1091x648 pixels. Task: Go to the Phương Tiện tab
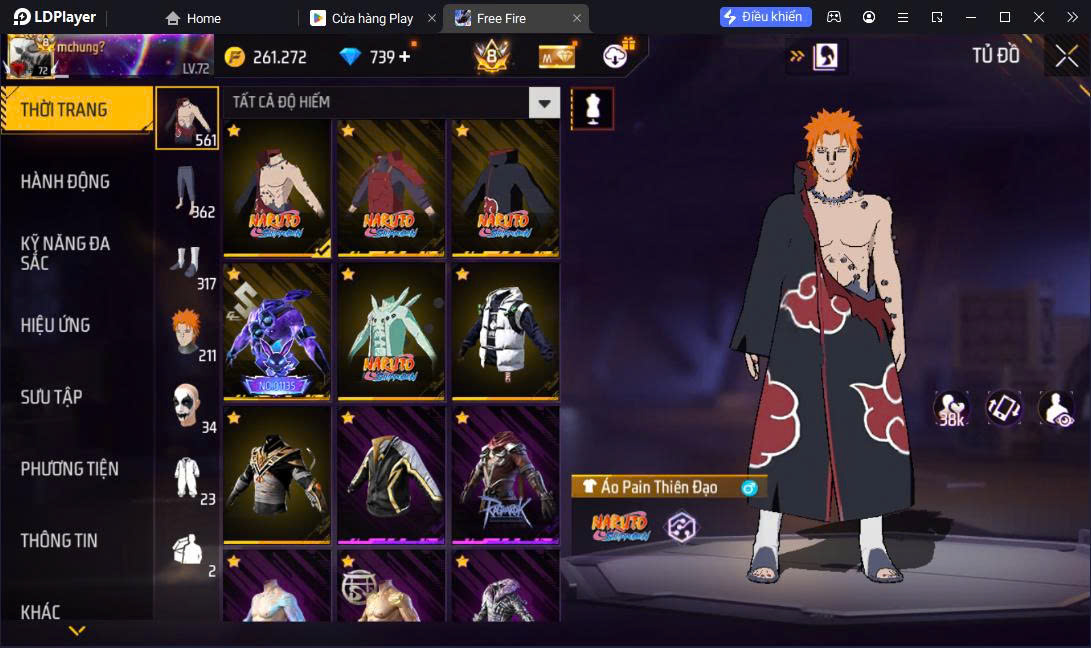pos(70,468)
